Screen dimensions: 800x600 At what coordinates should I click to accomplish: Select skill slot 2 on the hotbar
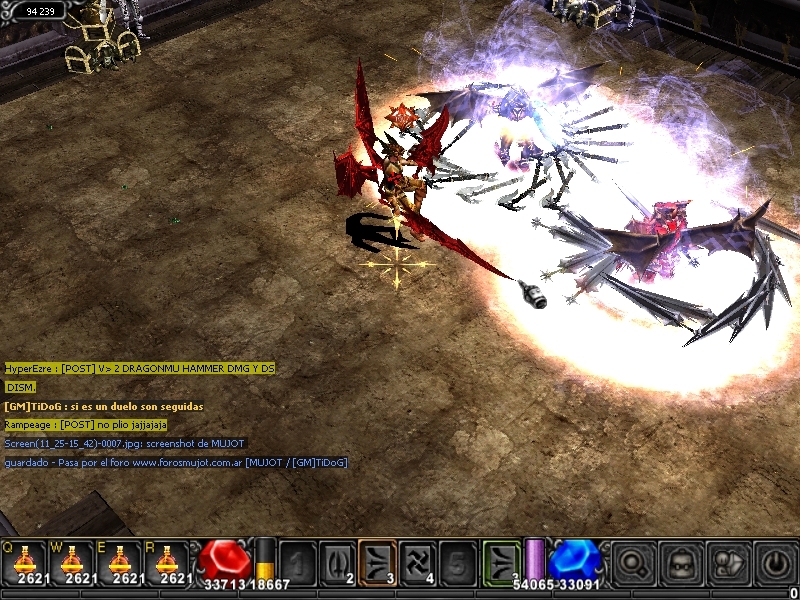(337, 562)
